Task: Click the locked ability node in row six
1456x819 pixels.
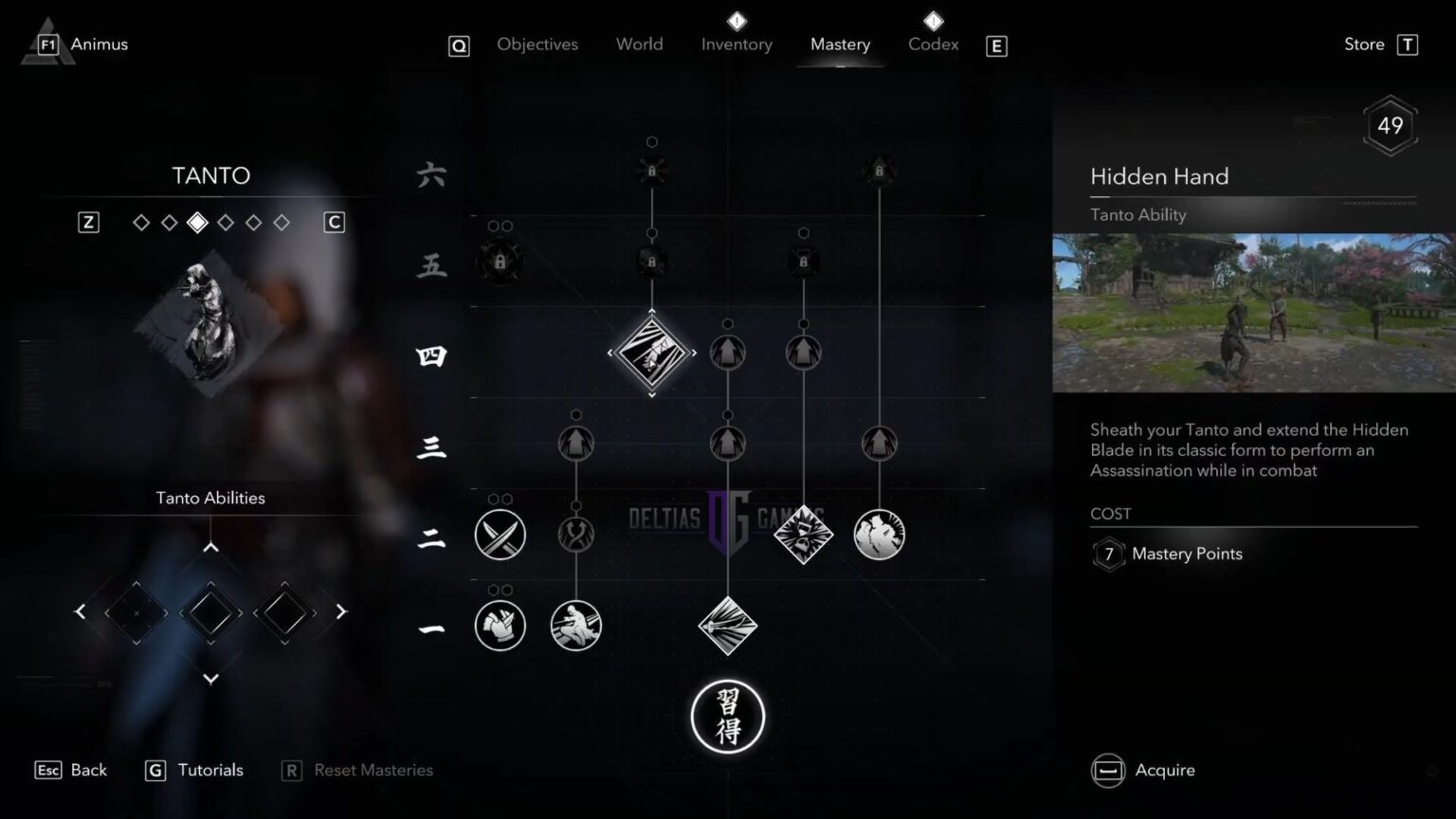Action: point(651,171)
